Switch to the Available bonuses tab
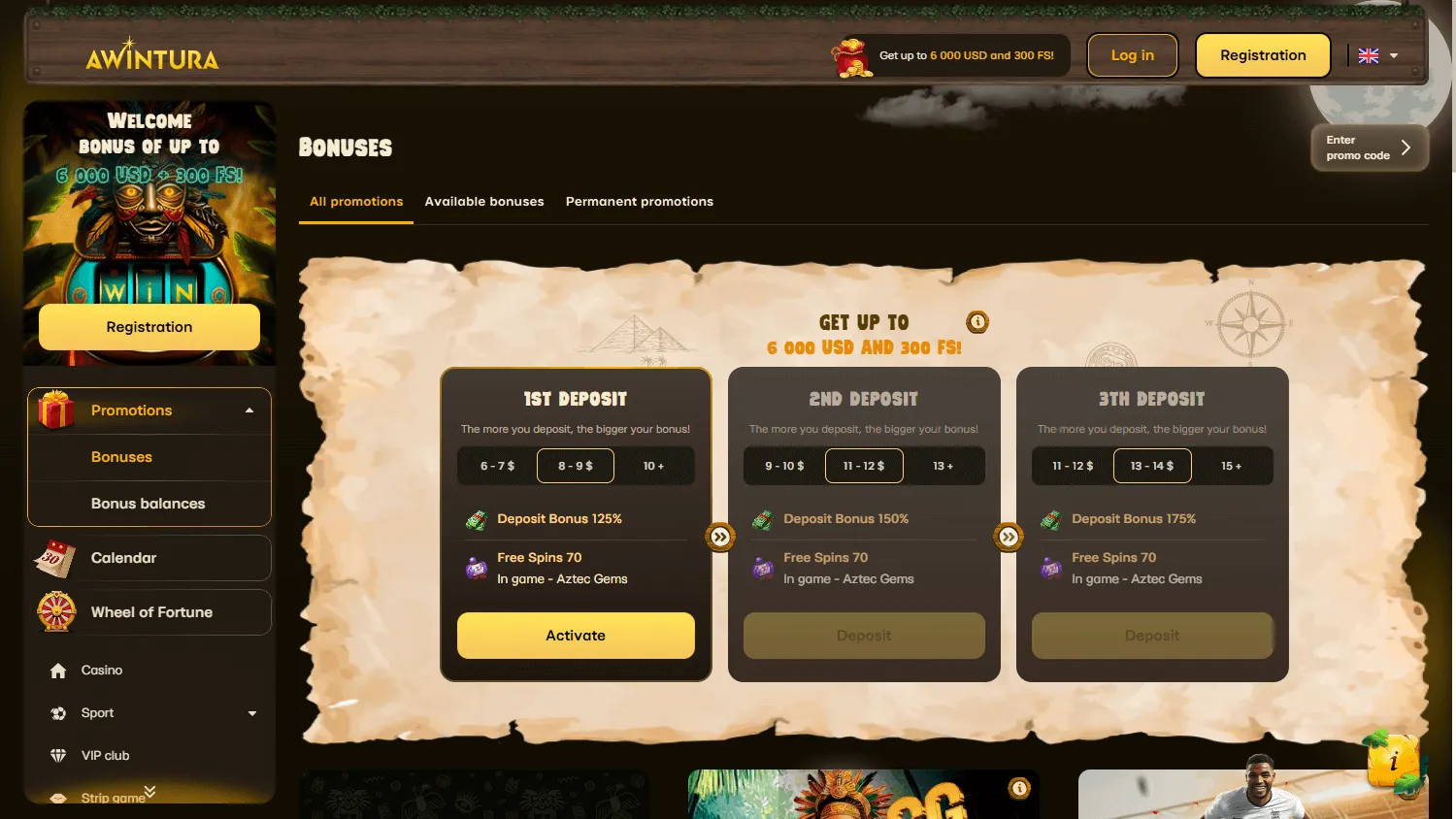 (483, 201)
